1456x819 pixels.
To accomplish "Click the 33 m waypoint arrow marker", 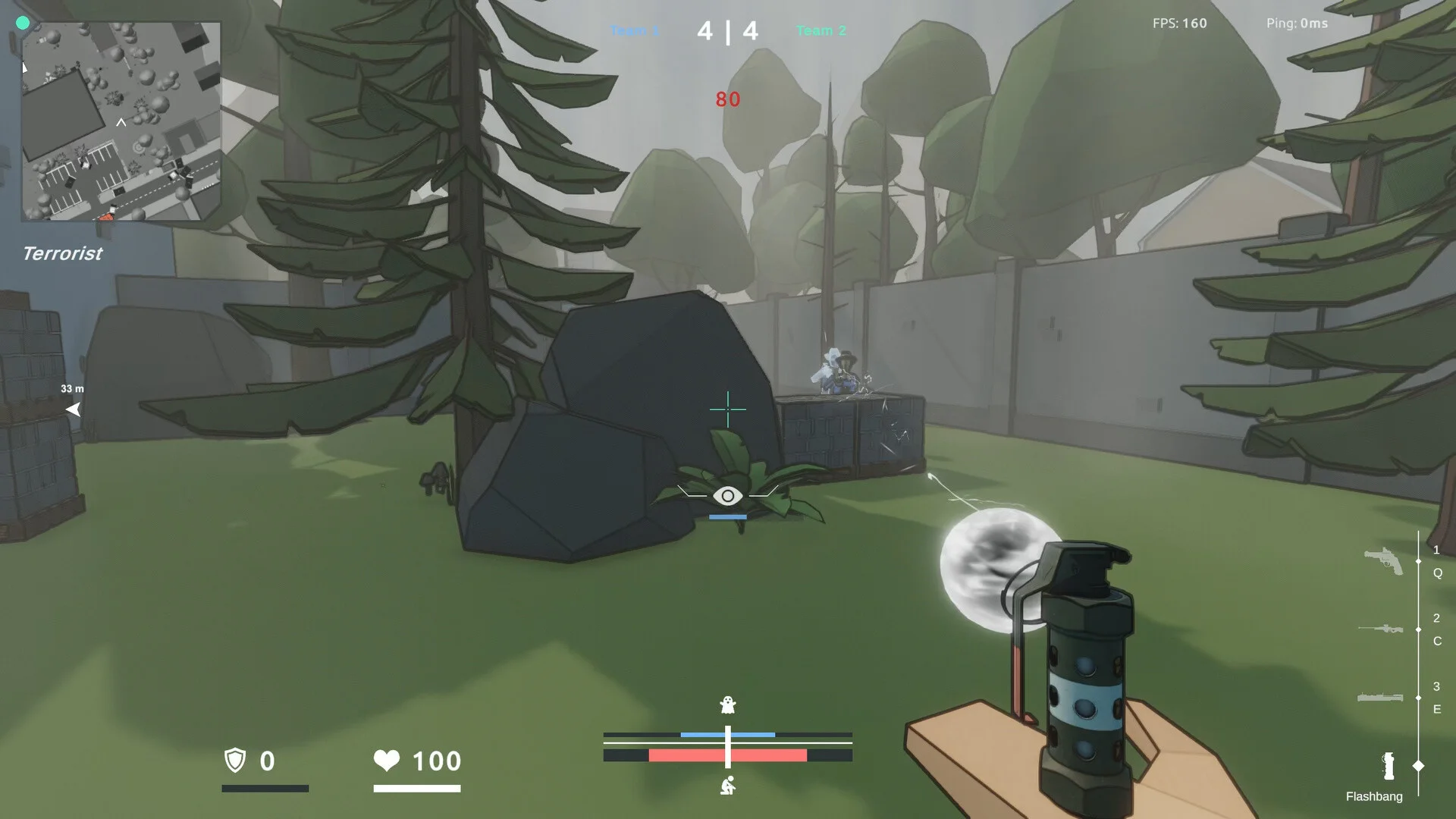I will [74, 409].
